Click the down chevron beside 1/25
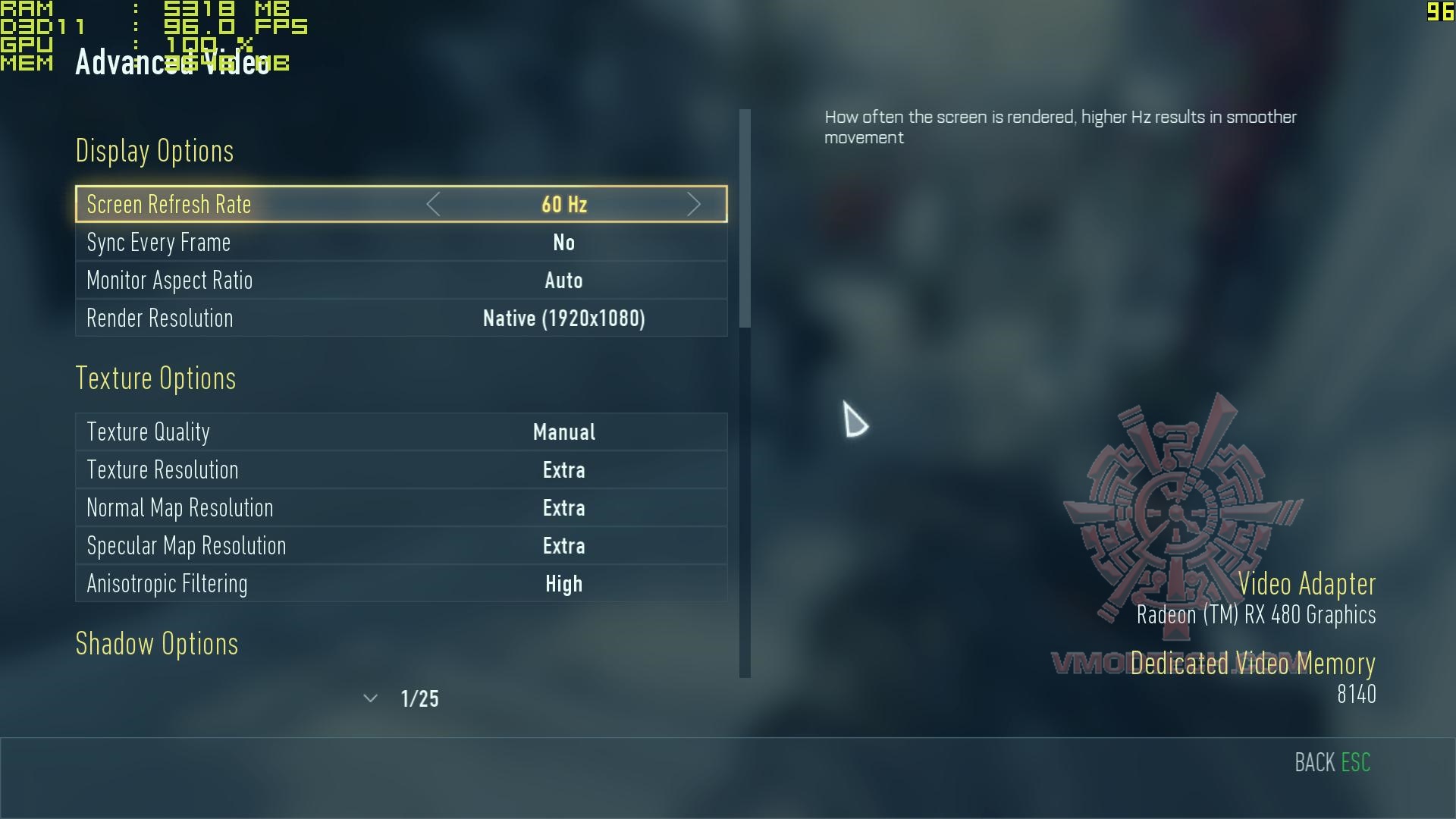 [370, 698]
